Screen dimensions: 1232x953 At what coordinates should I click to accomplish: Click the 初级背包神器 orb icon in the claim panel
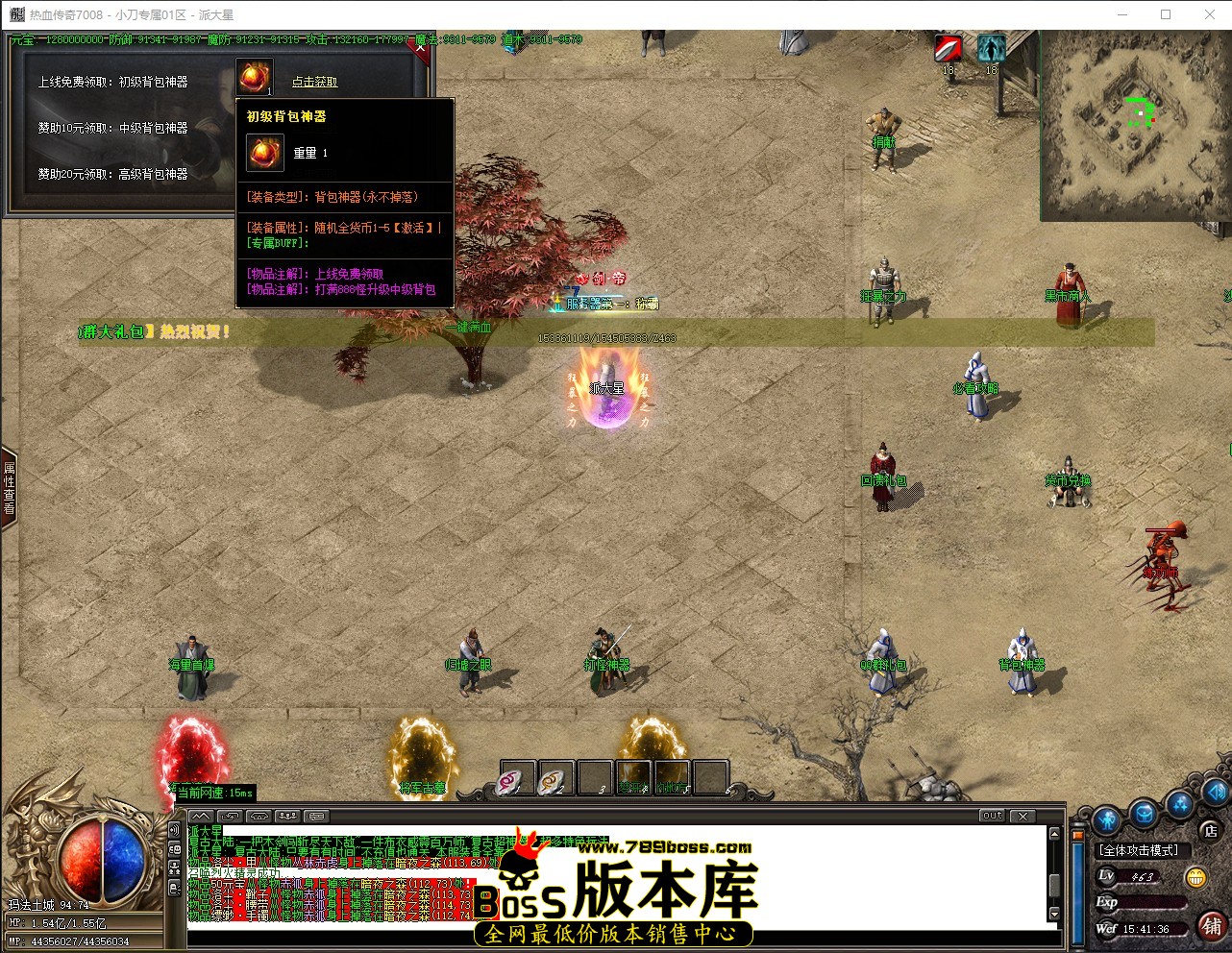255,77
